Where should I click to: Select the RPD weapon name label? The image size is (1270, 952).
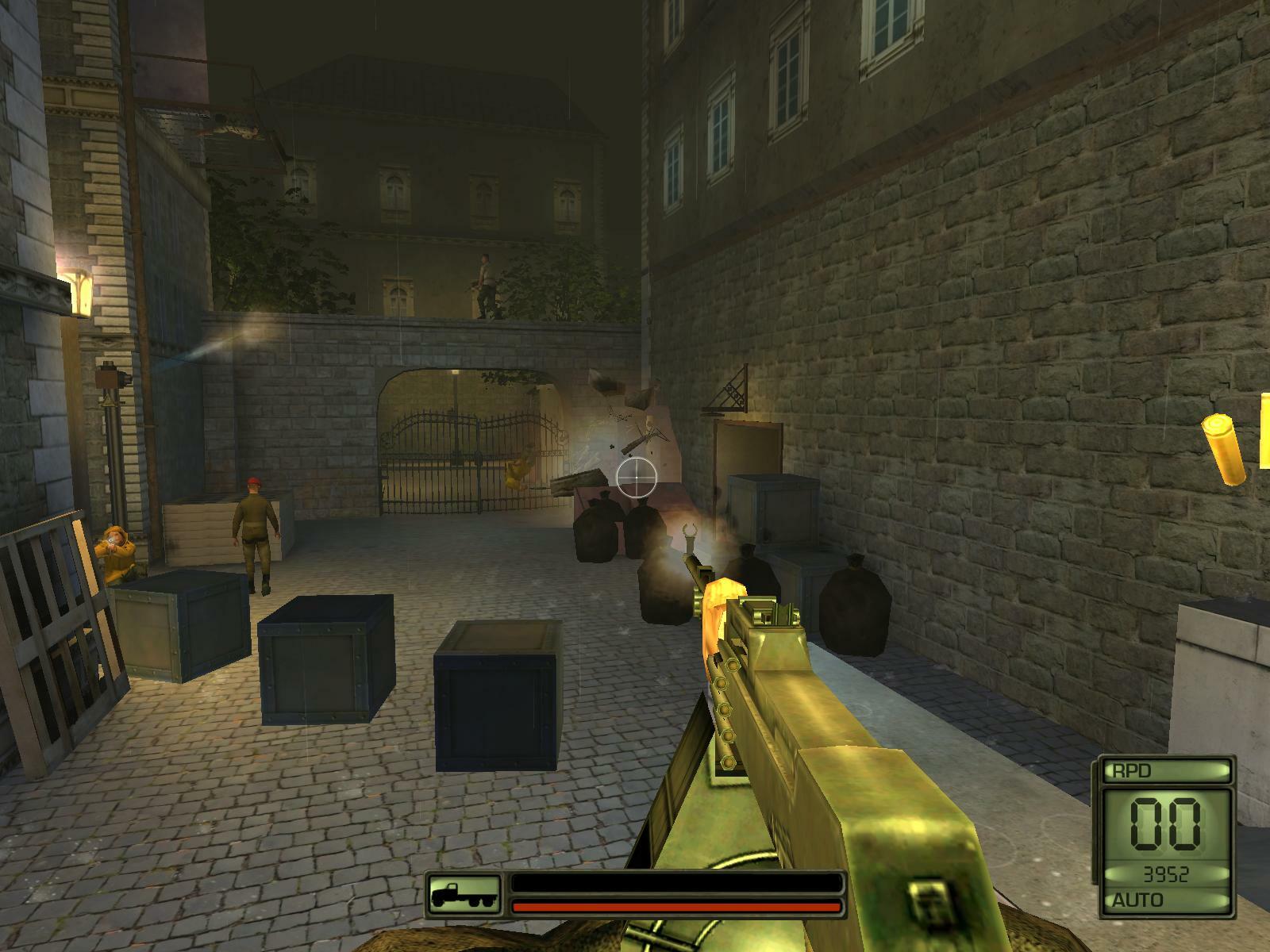tap(1131, 769)
